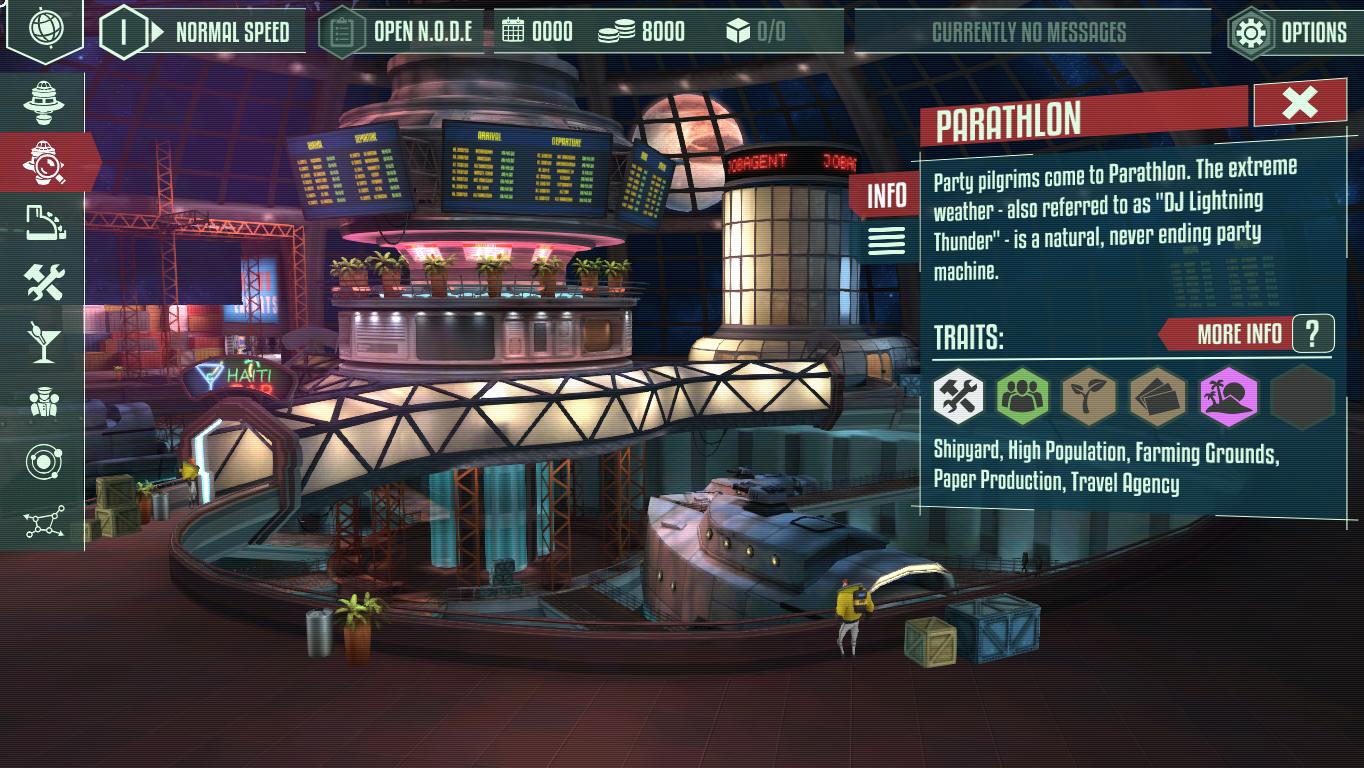Open the cocktail glass bar menu
This screenshot has width=1364, height=768.
coord(43,342)
